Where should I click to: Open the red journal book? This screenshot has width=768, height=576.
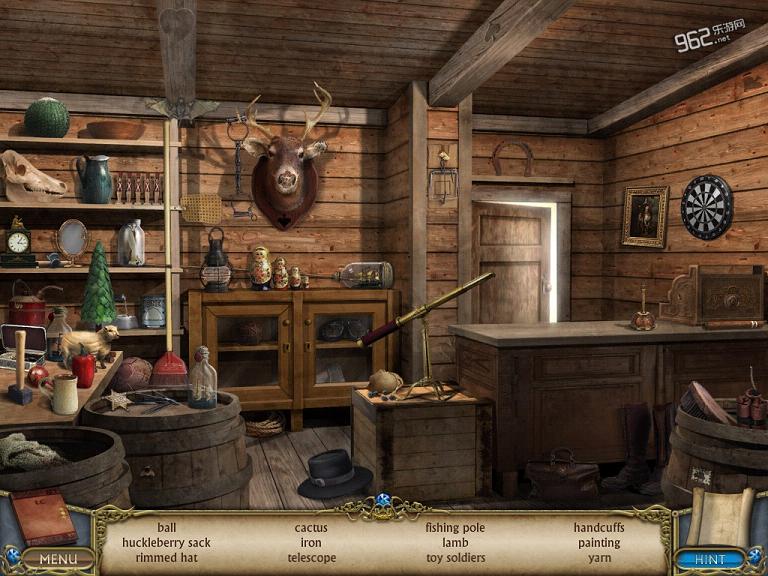click(x=42, y=516)
